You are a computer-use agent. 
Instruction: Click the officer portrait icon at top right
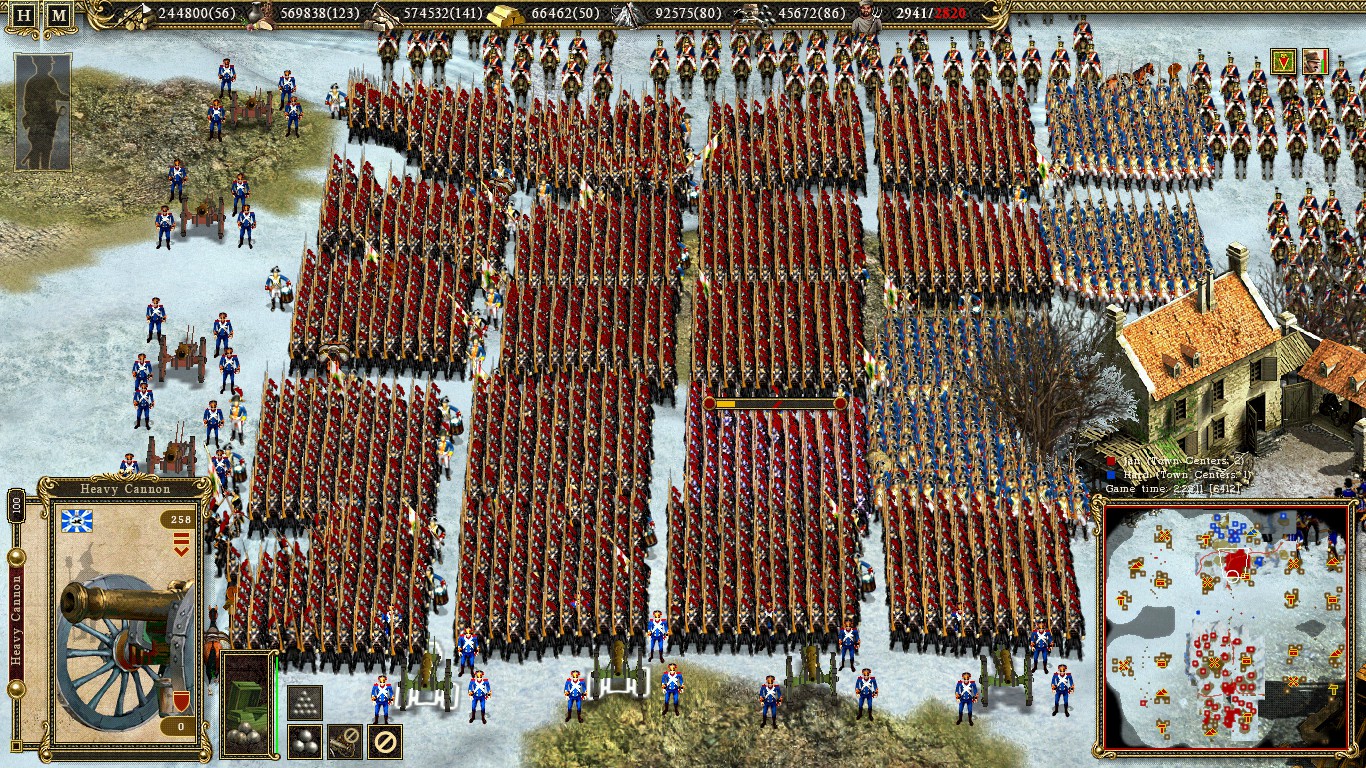pos(1316,61)
